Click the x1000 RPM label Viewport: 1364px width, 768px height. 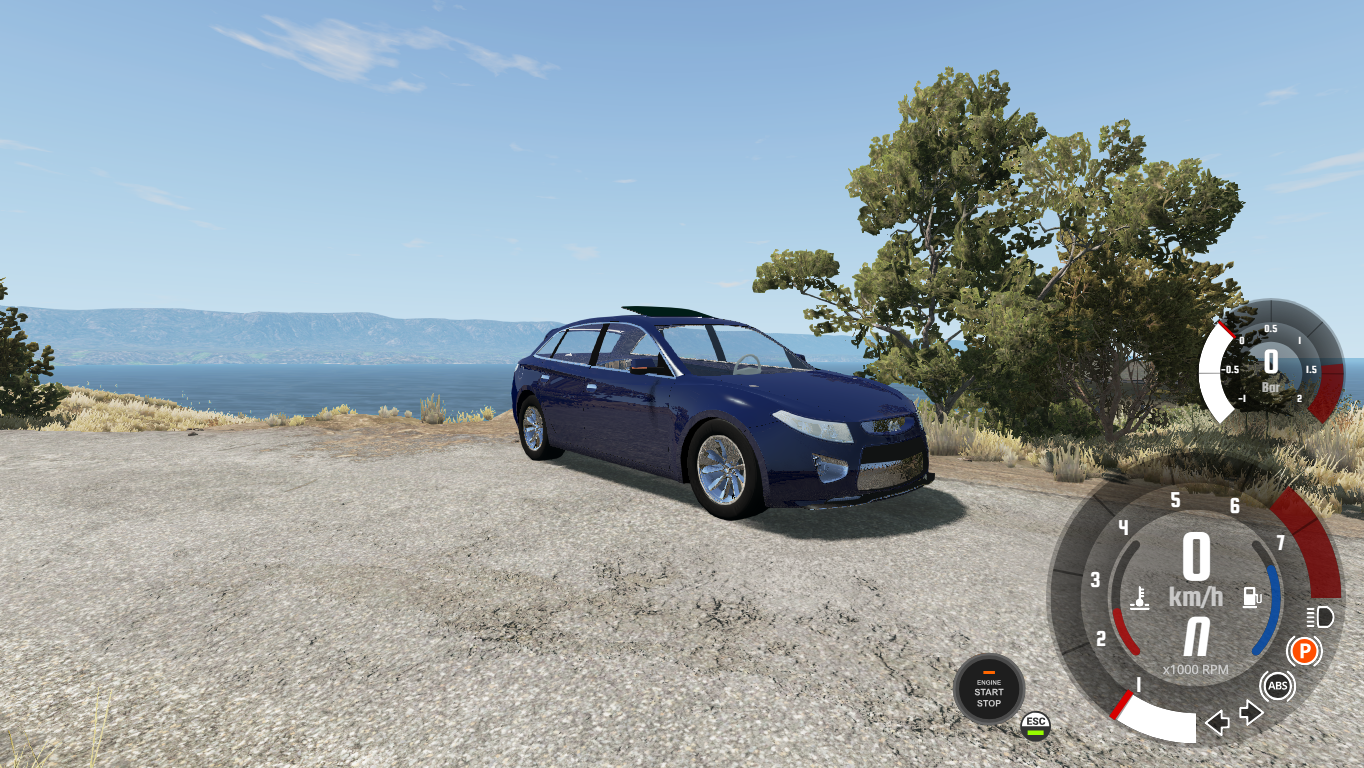[x=1194, y=669]
